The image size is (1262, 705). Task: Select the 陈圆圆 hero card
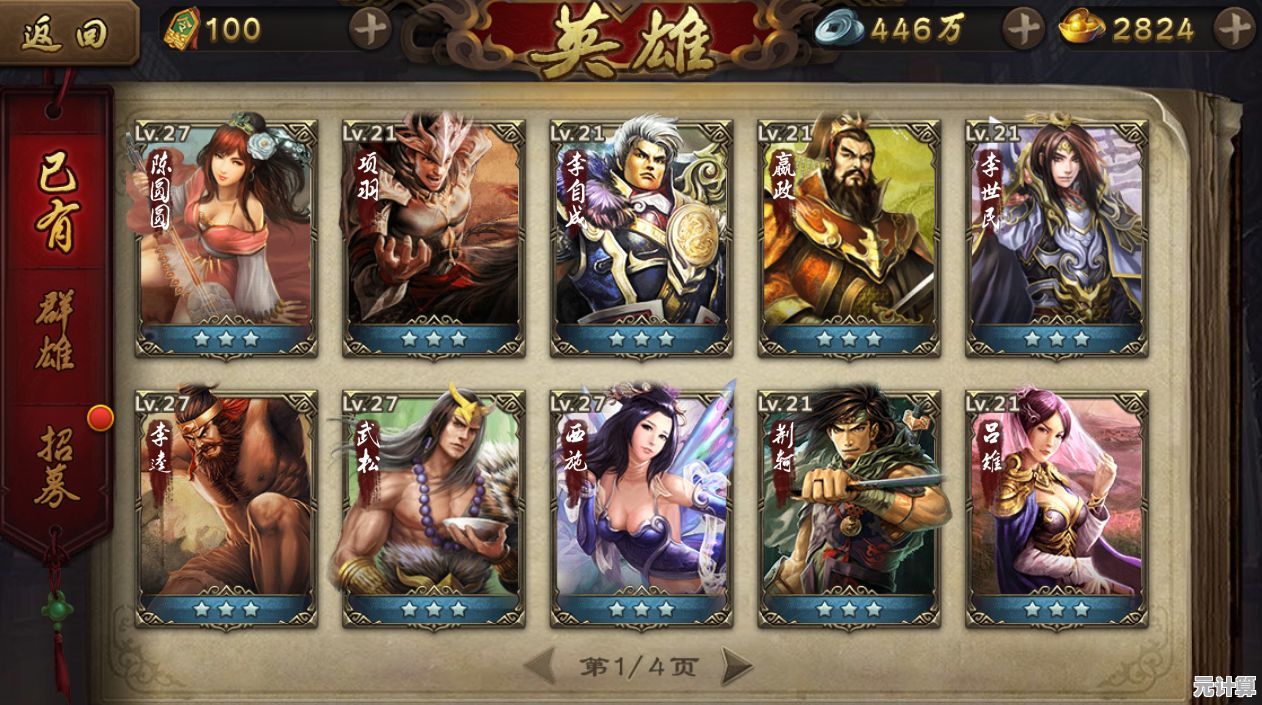[226, 238]
